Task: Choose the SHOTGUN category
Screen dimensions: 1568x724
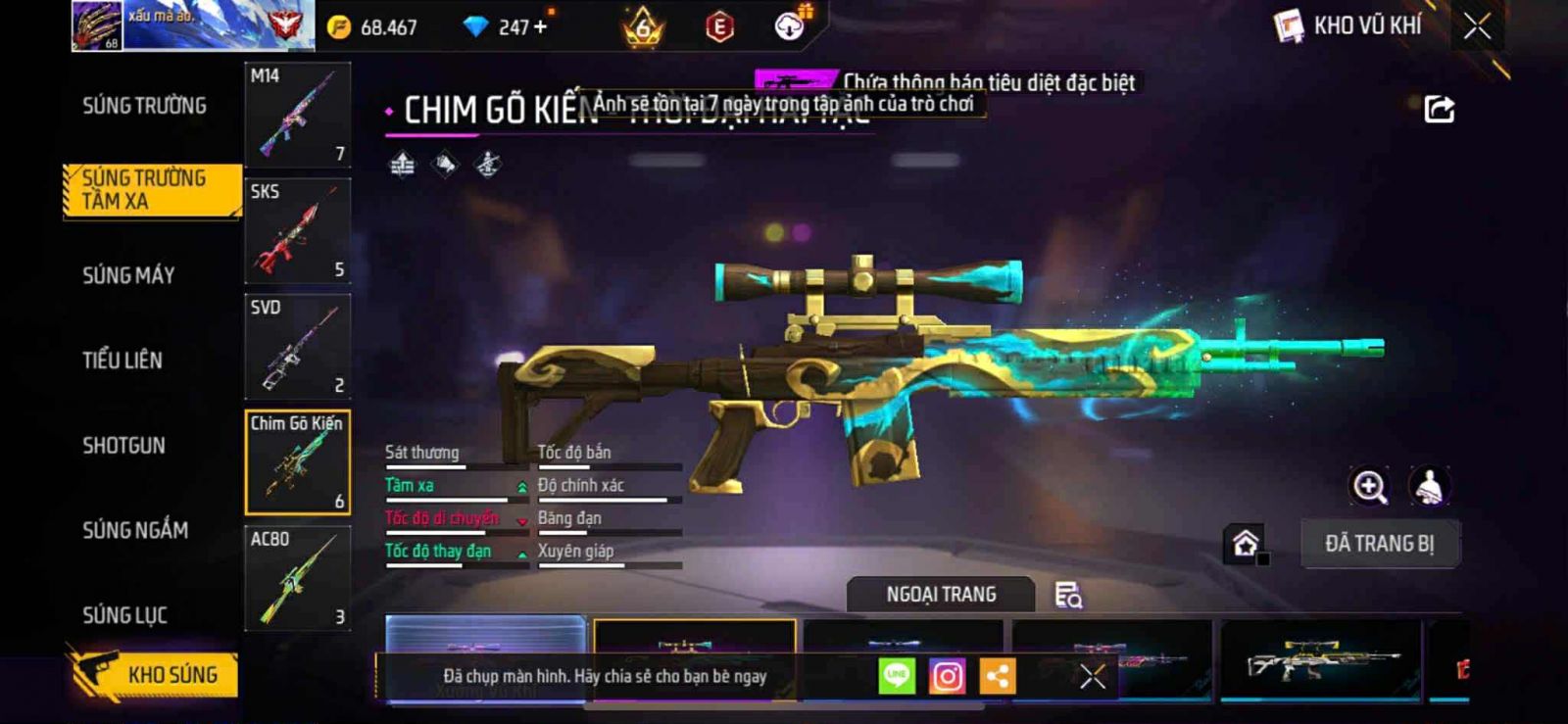Action: [123, 446]
